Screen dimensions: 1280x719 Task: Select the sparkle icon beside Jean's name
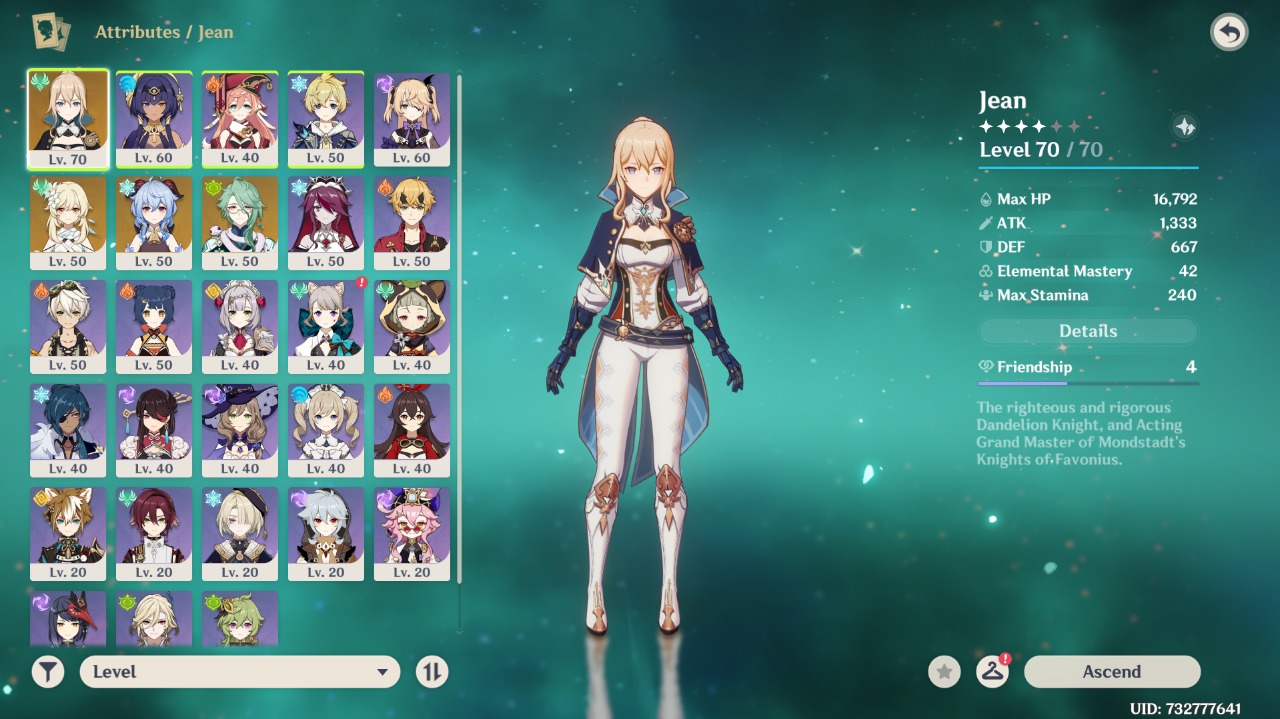1184,127
